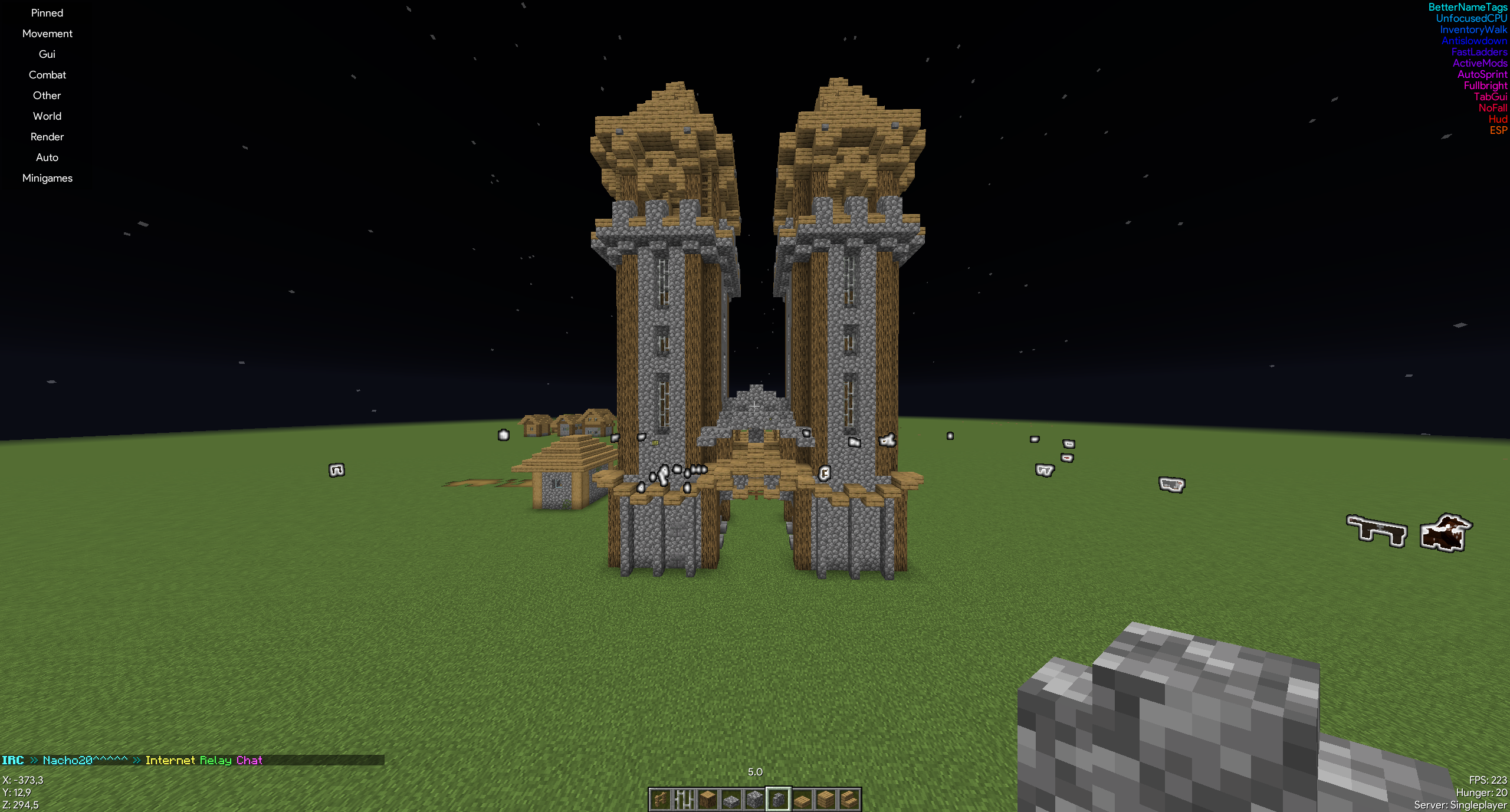Choose the Combat category
The height and width of the screenshot is (812, 1510).
point(47,75)
